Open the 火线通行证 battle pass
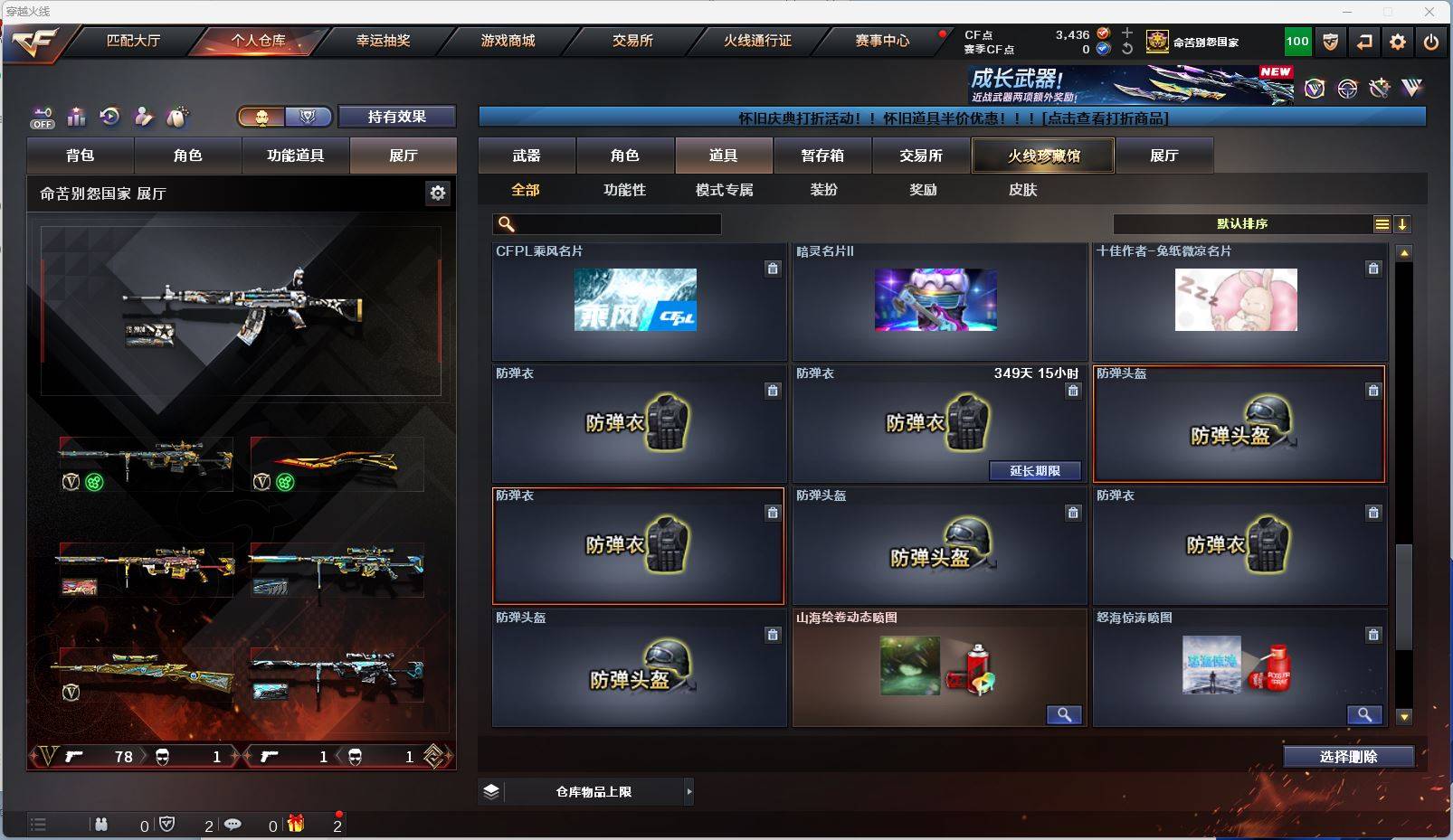The height and width of the screenshot is (840, 1453). (757, 41)
